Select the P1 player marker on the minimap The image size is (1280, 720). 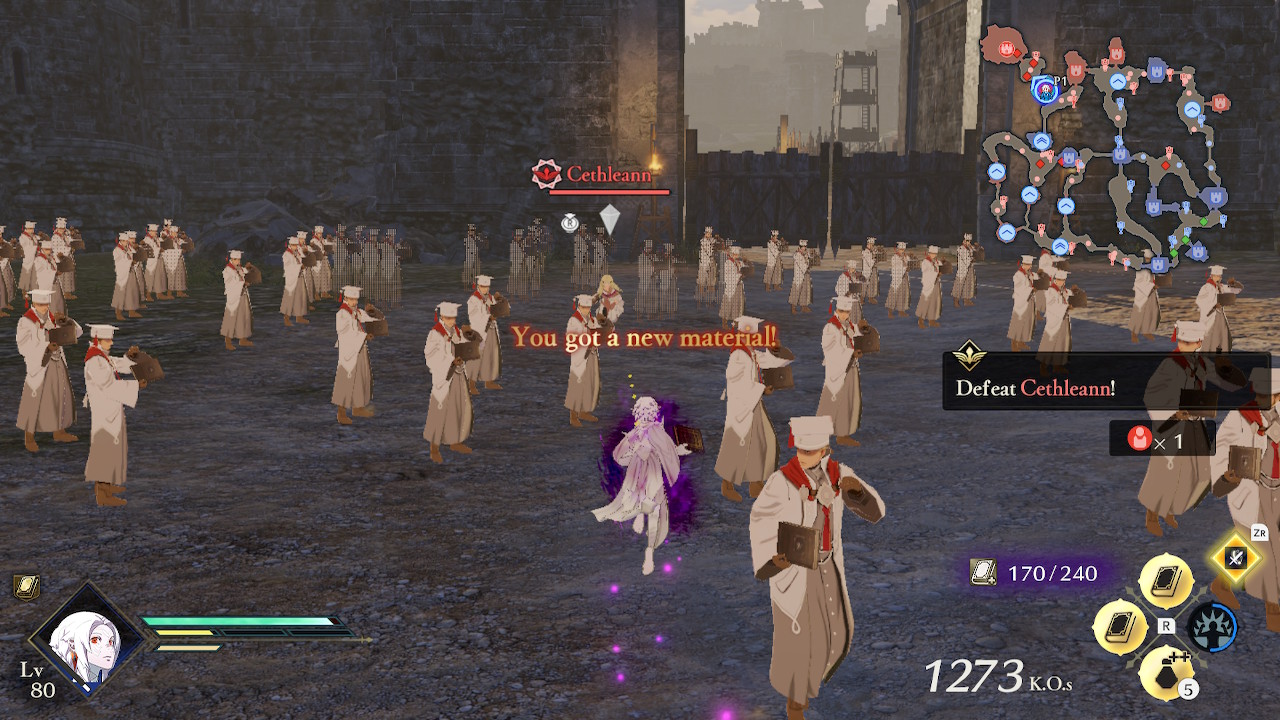tap(1047, 90)
